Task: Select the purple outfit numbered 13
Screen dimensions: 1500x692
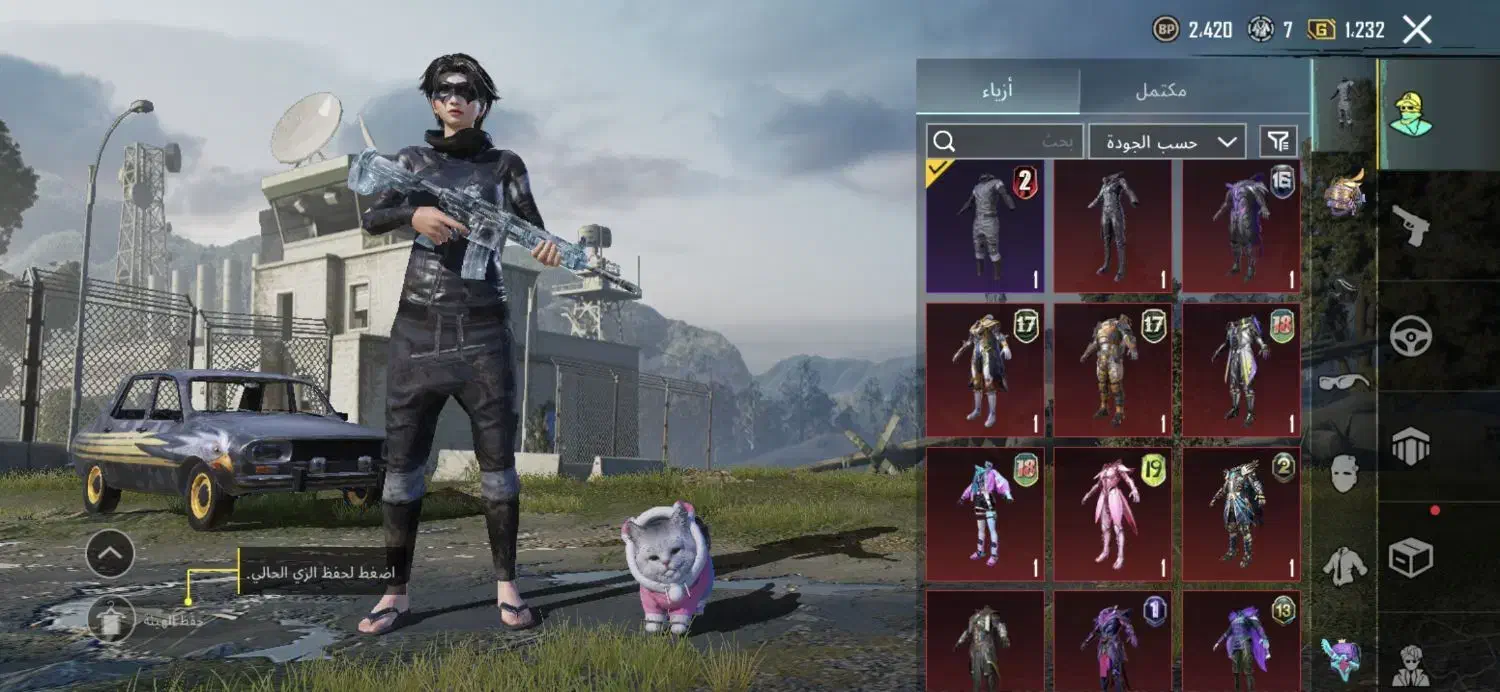Action: pos(1241,640)
